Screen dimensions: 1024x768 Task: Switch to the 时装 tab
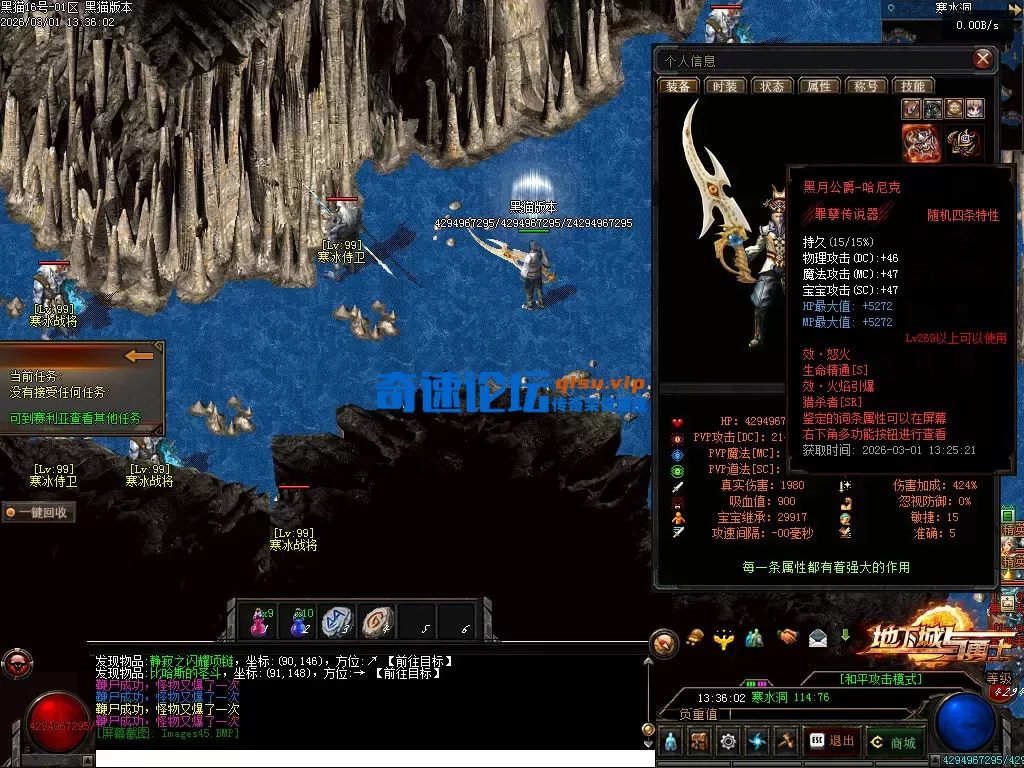[723, 86]
